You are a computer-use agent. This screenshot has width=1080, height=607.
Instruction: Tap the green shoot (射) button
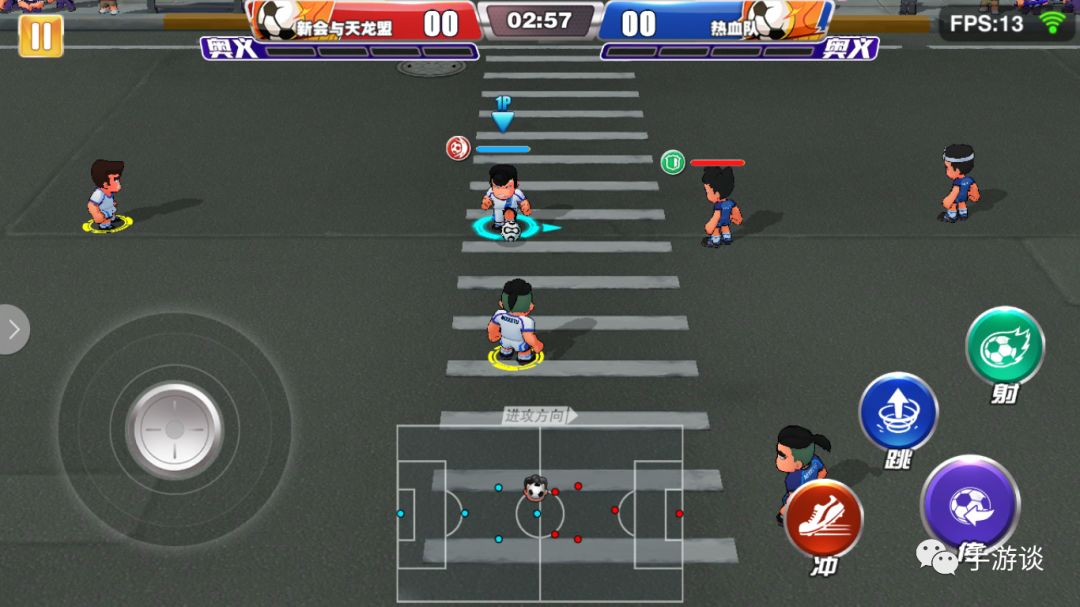click(x=1004, y=346)
